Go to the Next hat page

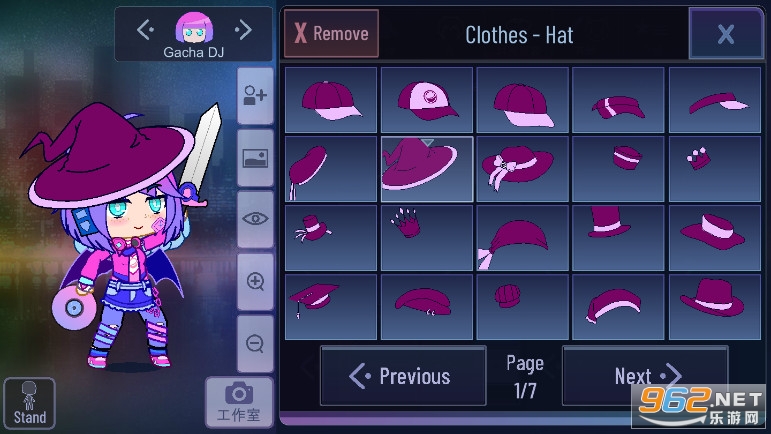(645, 376)
